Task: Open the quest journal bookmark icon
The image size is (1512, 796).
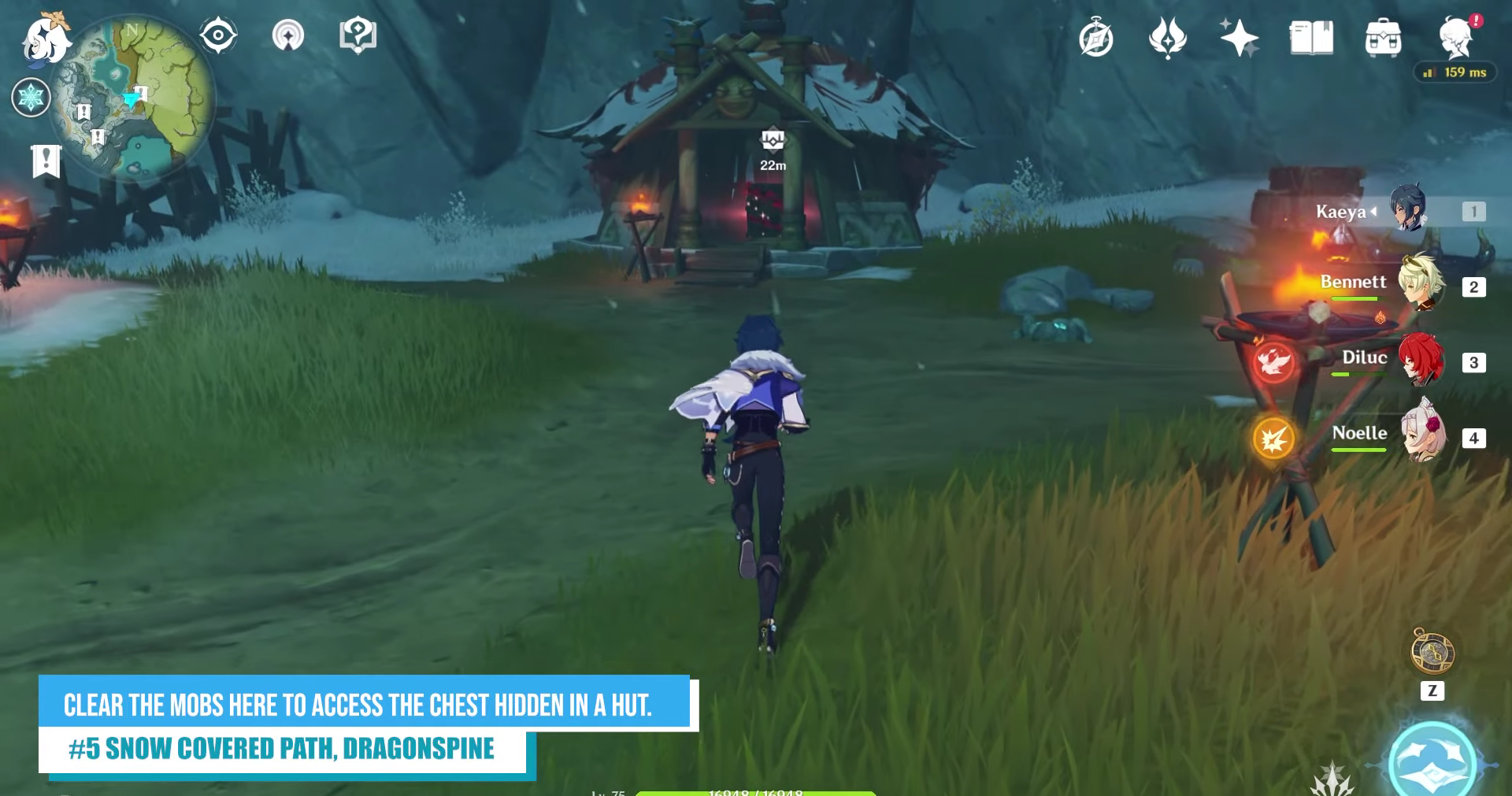Action: (46, 160)
